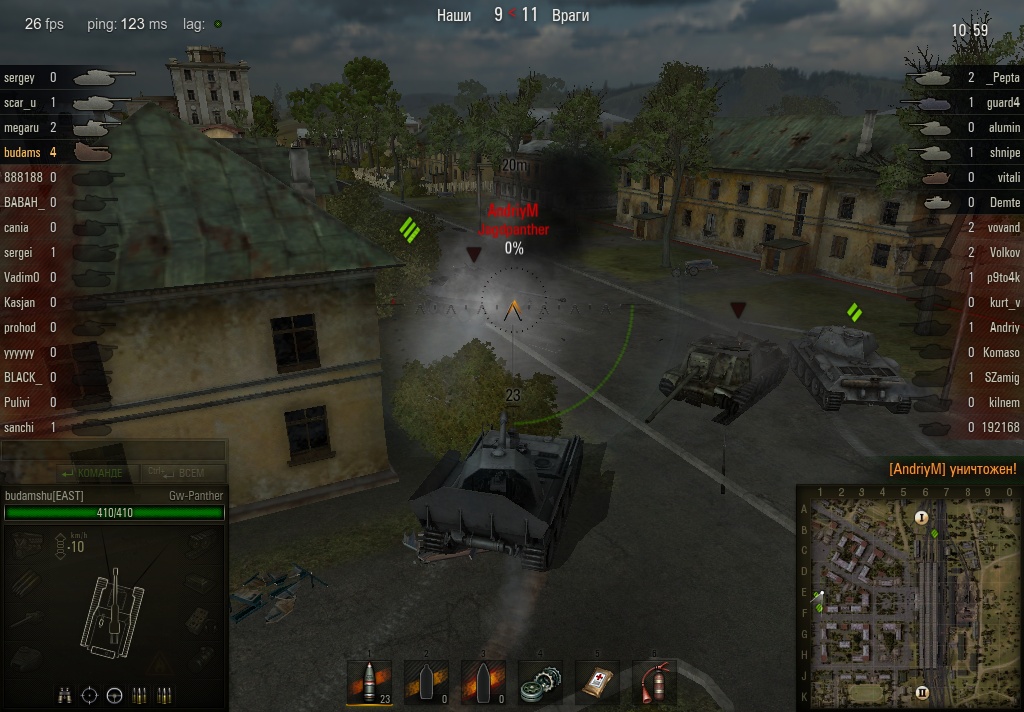The image size is (1024, 712).
Task: Select sanchi in the allied team list
Action: tap(20, 427)
